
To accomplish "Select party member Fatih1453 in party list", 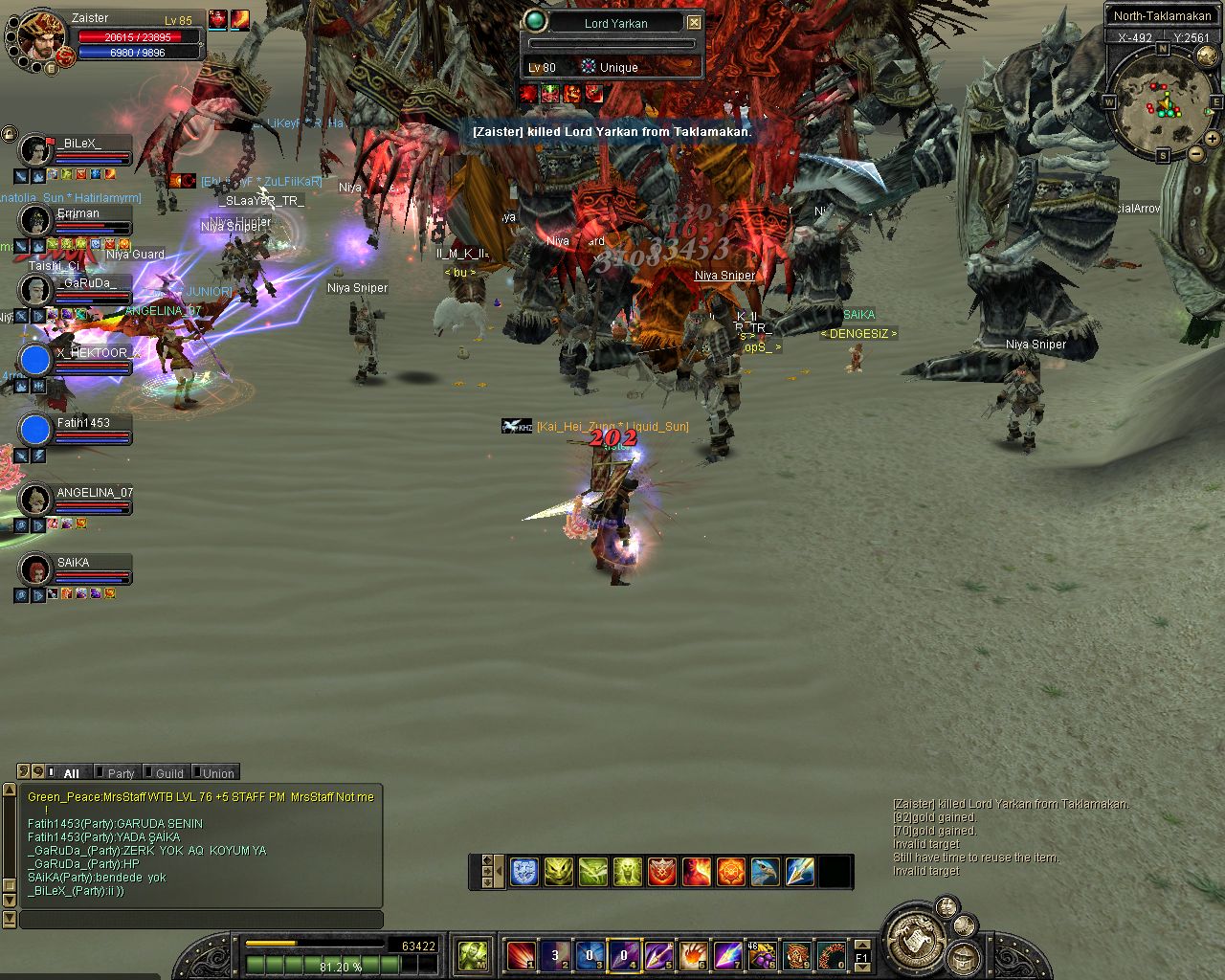I will (x=82, y=423).
